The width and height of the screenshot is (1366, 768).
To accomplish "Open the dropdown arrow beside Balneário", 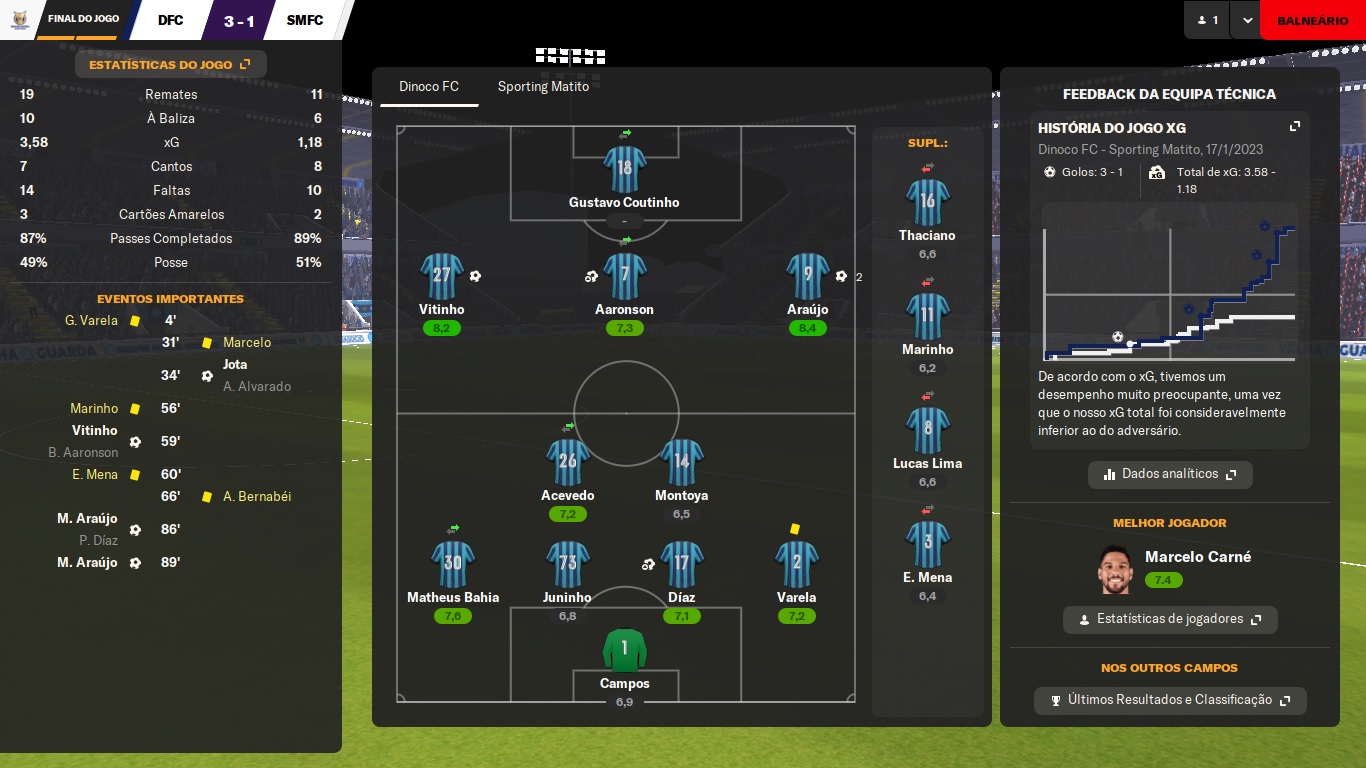I will [x=1246, y=20].
